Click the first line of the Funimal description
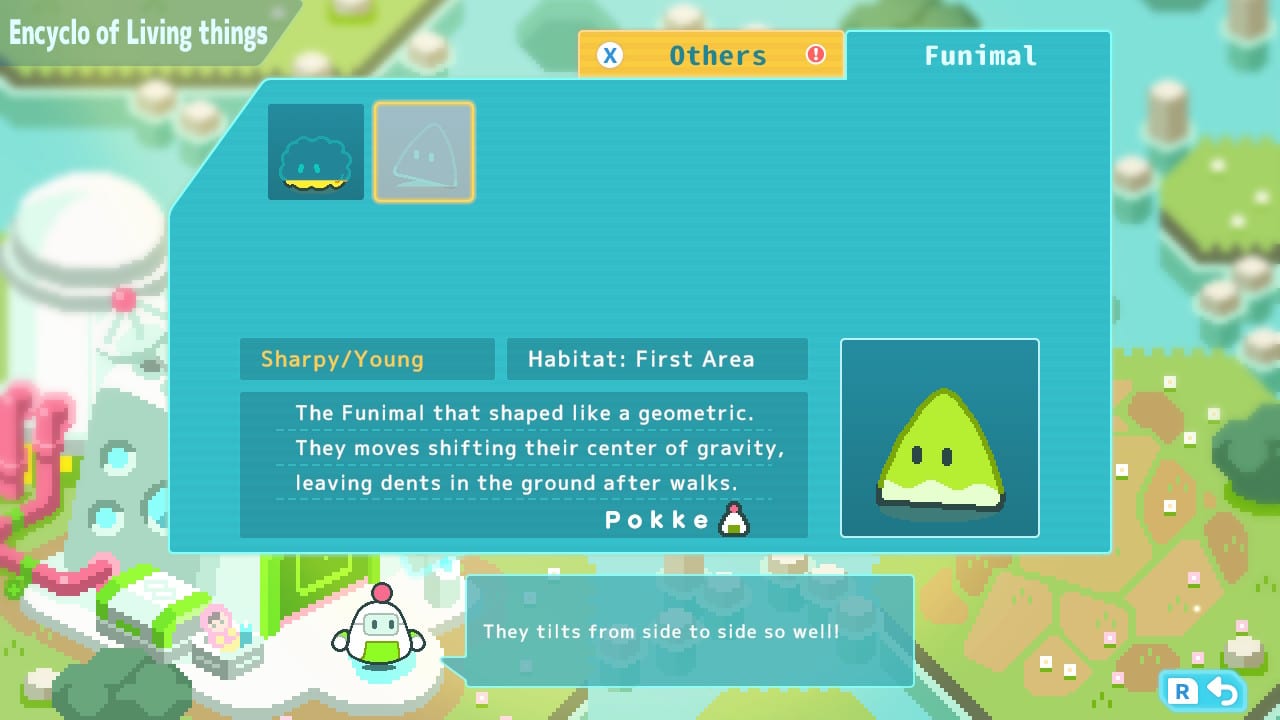Viewport: 1280px width, 720px height. click(x=527, y=413)
